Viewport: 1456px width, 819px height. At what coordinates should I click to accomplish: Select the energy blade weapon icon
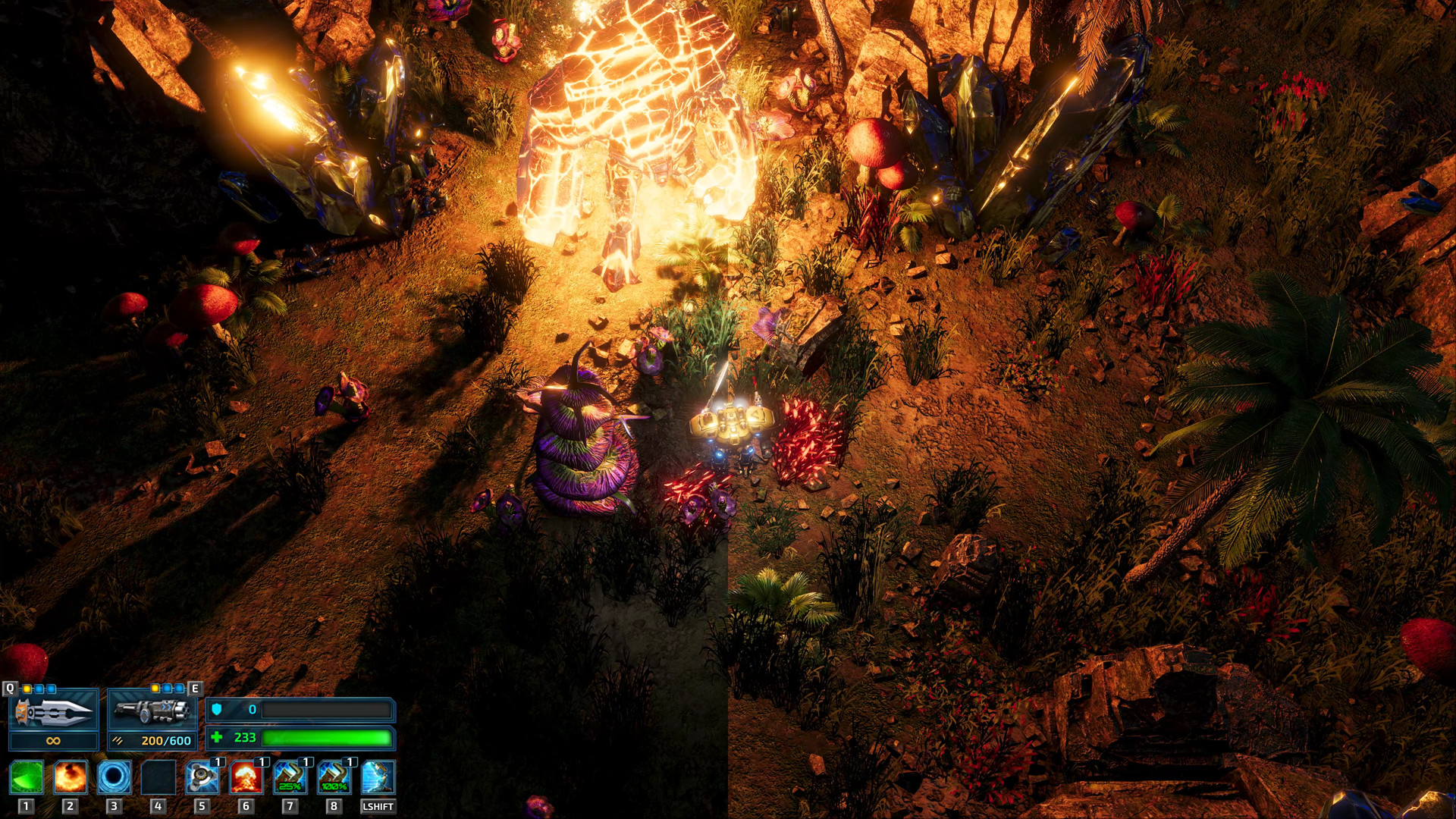point(54,711)
